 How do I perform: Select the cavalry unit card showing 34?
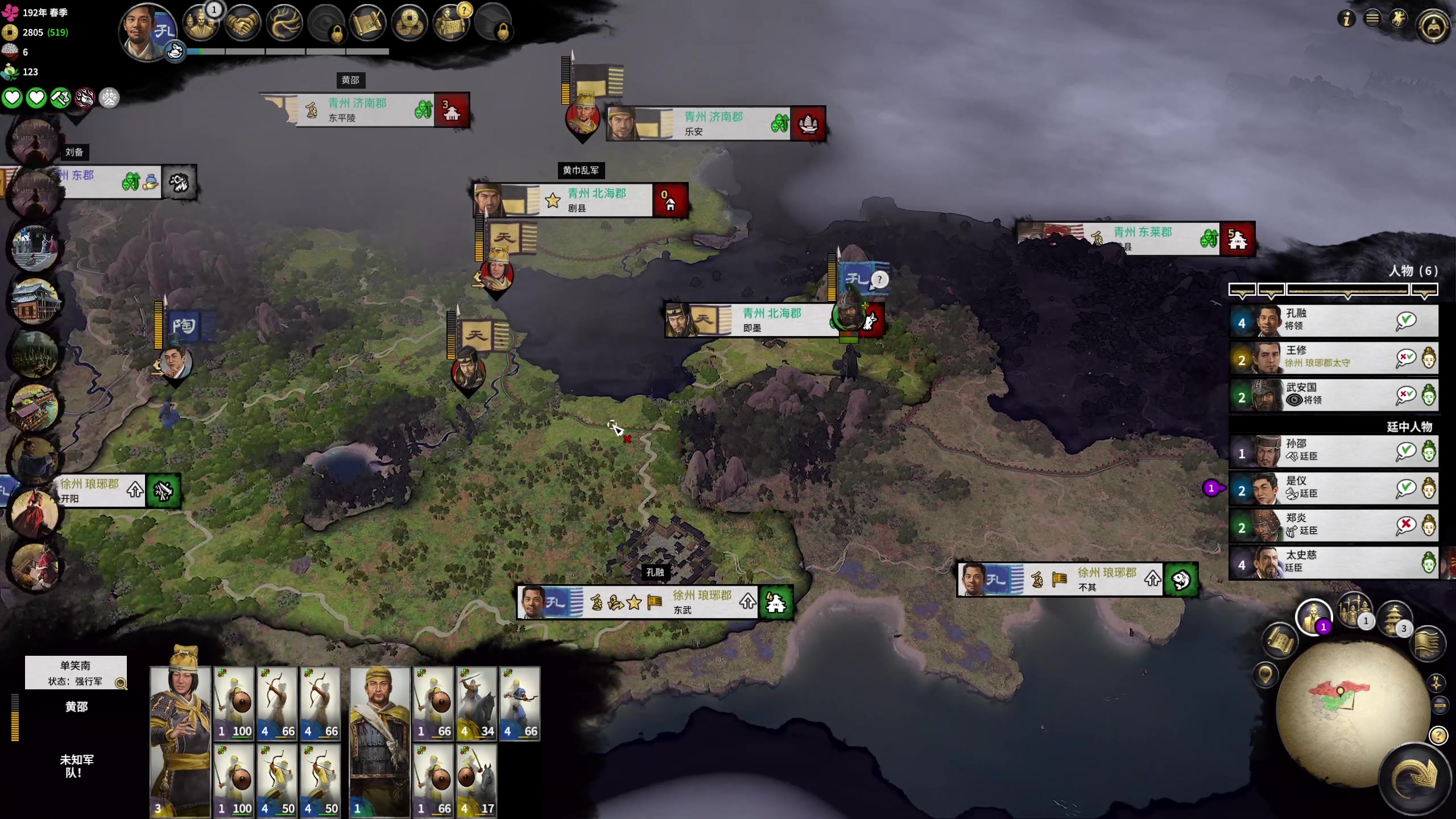[477, 704]
